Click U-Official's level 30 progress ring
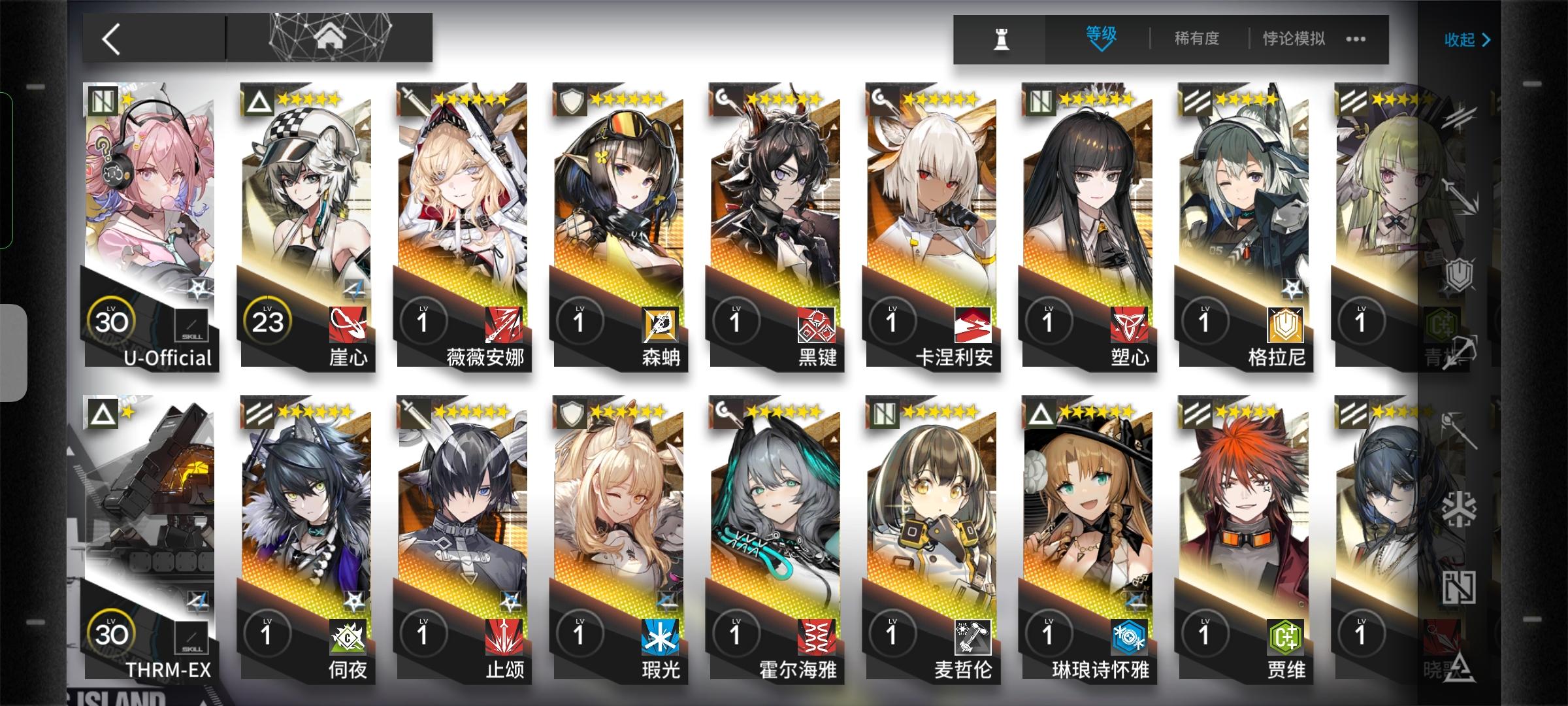This screenshot has width=1568, height=706. (x=112, y=320)
